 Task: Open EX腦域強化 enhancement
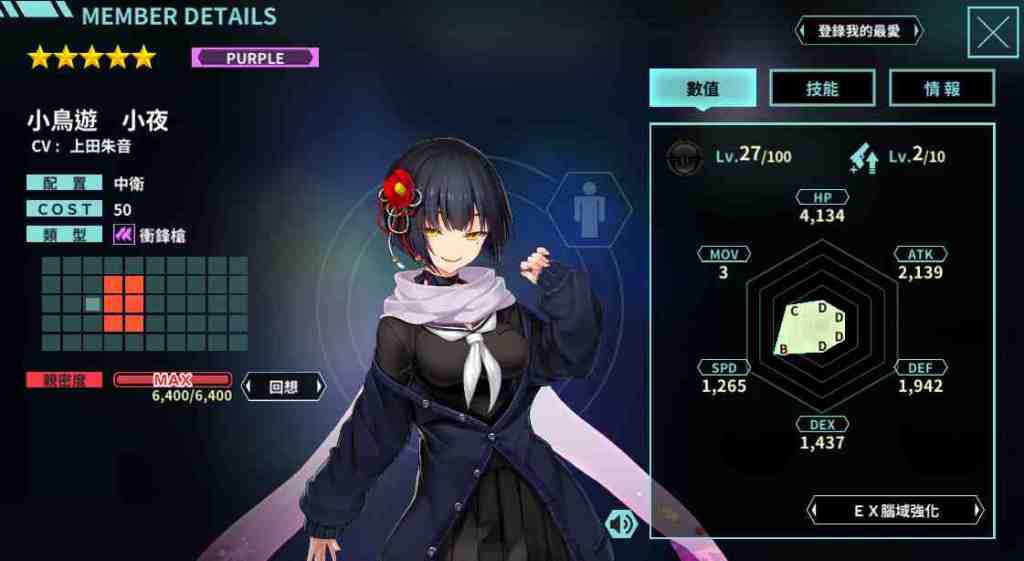tap(896, 511)
